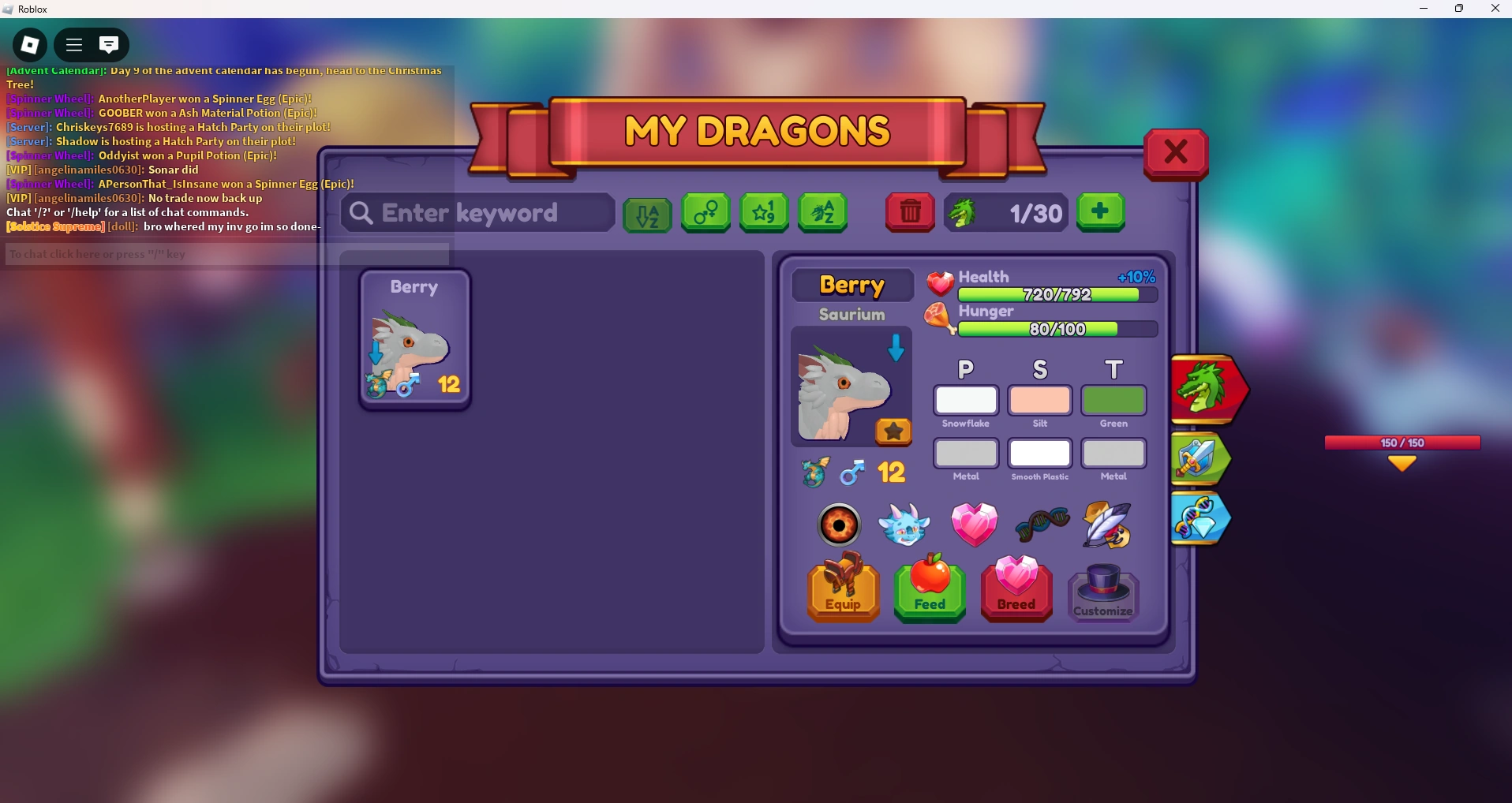Viewport: 1512px width, 803px height.
Task: Open the Roblox menu hamburger icon
Action: [x=73, y=45]
